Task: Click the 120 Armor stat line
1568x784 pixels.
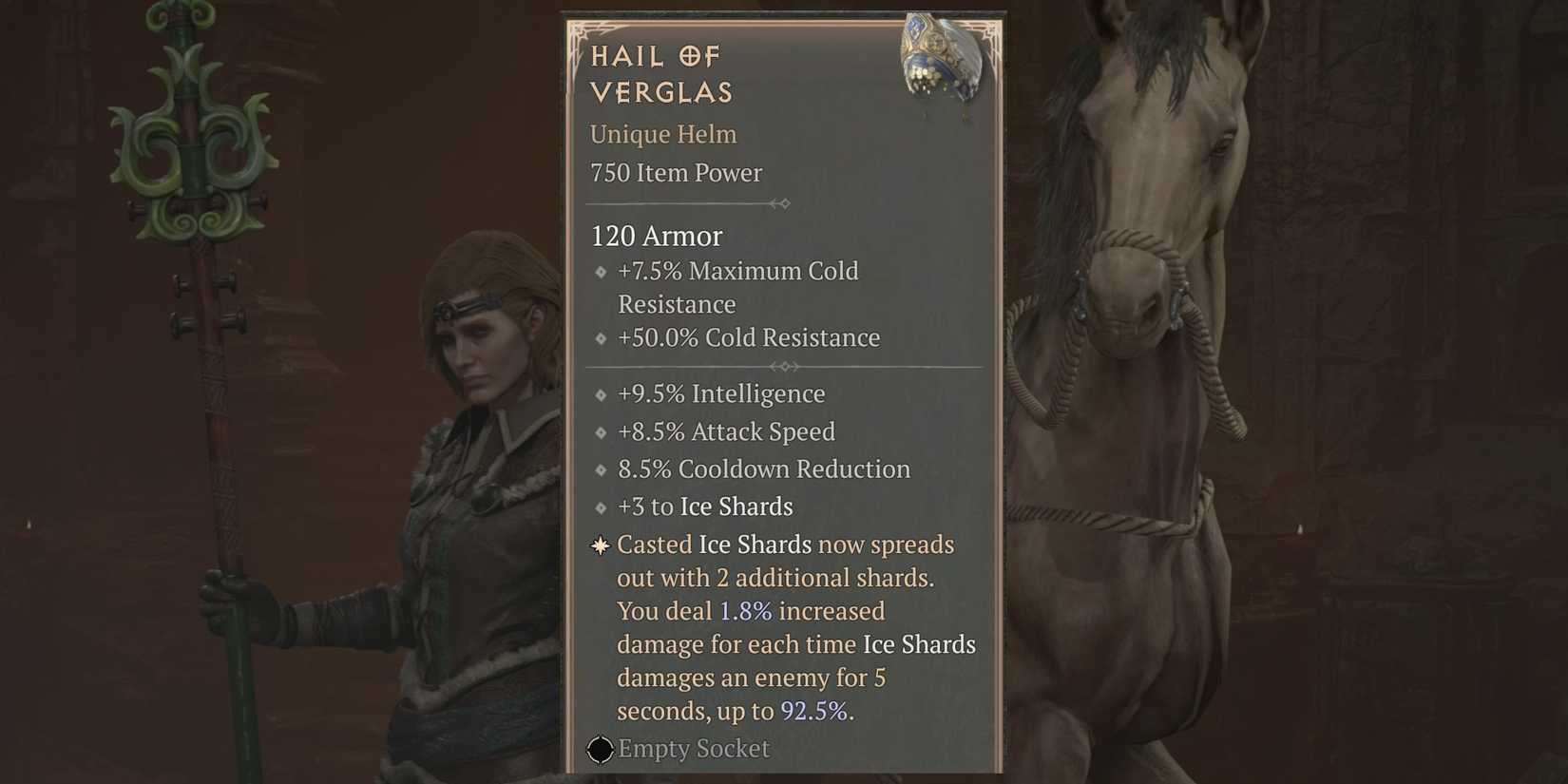Action: [x=656, y=236]
